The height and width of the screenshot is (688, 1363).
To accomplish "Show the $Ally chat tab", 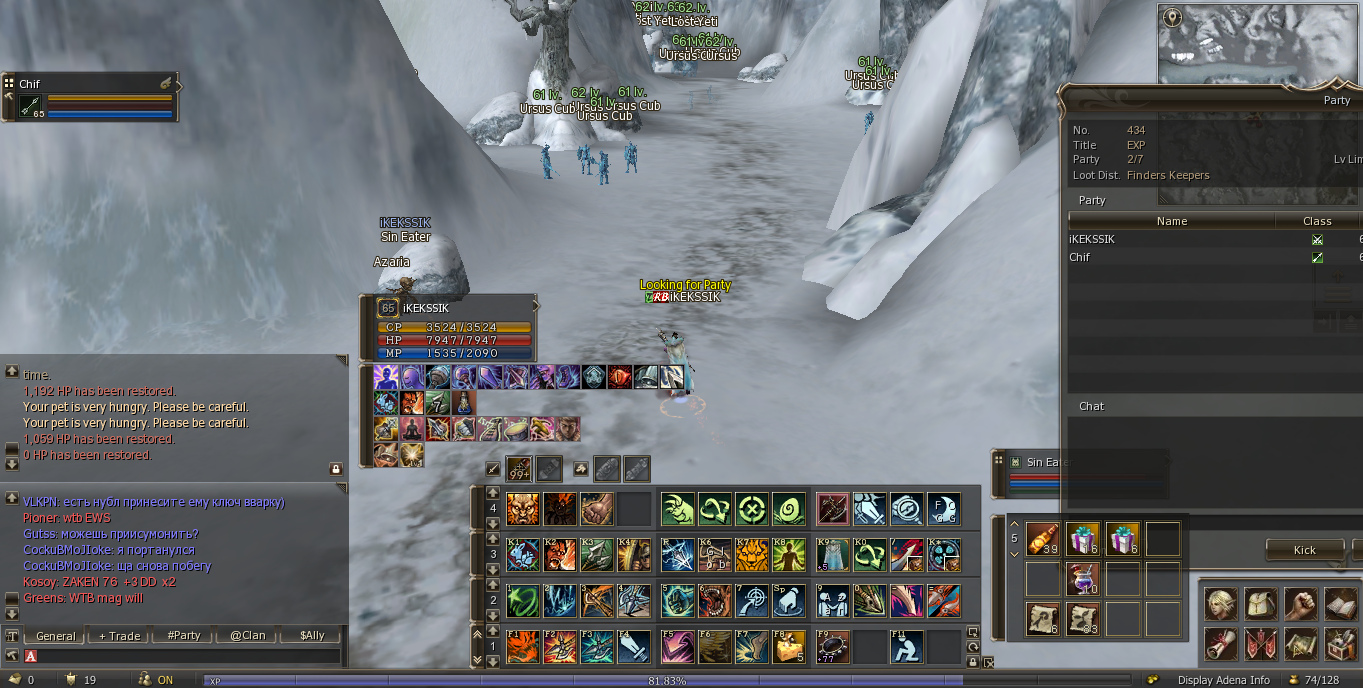I will click(312, 636).
